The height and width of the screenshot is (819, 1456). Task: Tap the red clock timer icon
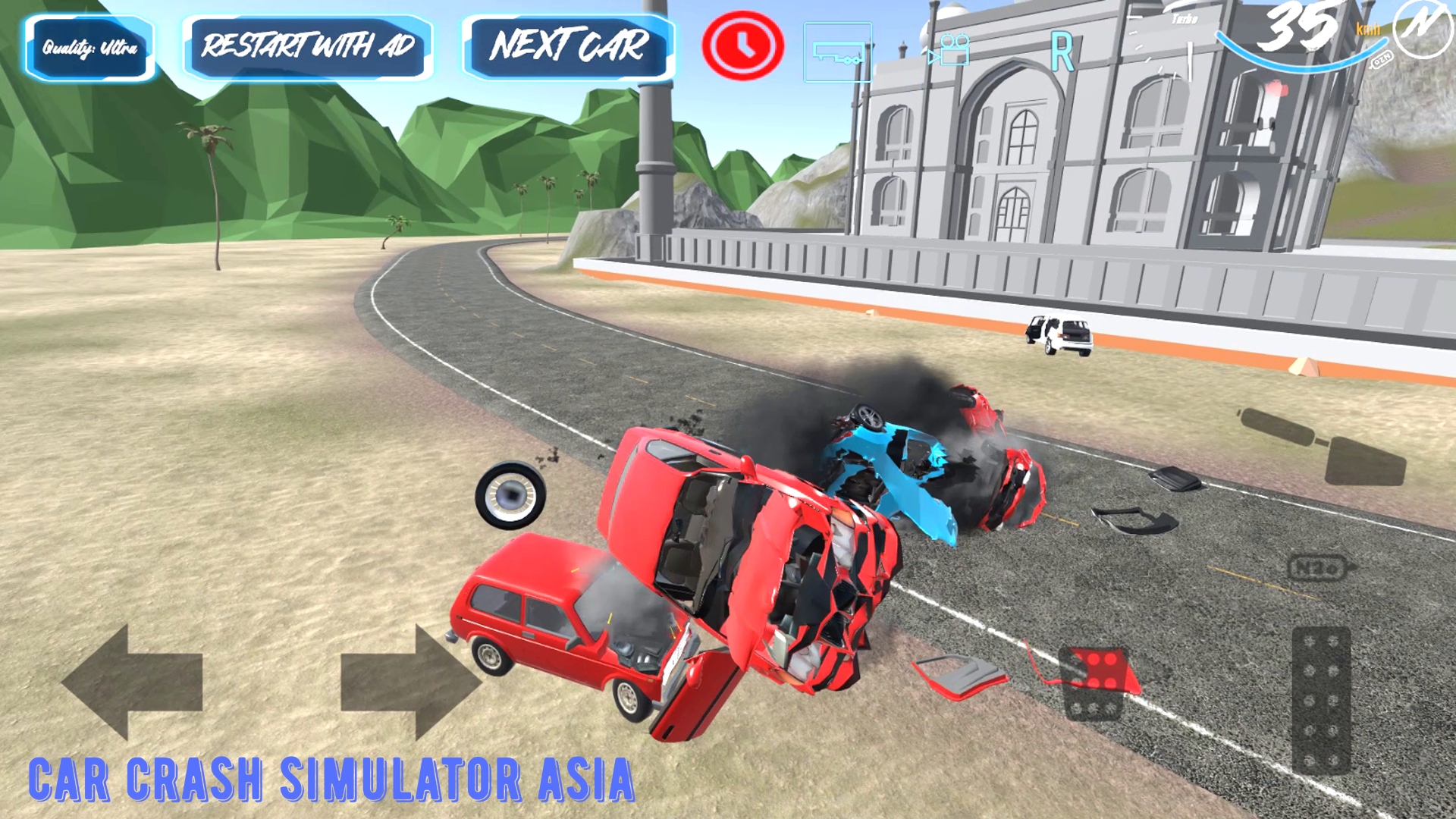(x=741, y=45)
